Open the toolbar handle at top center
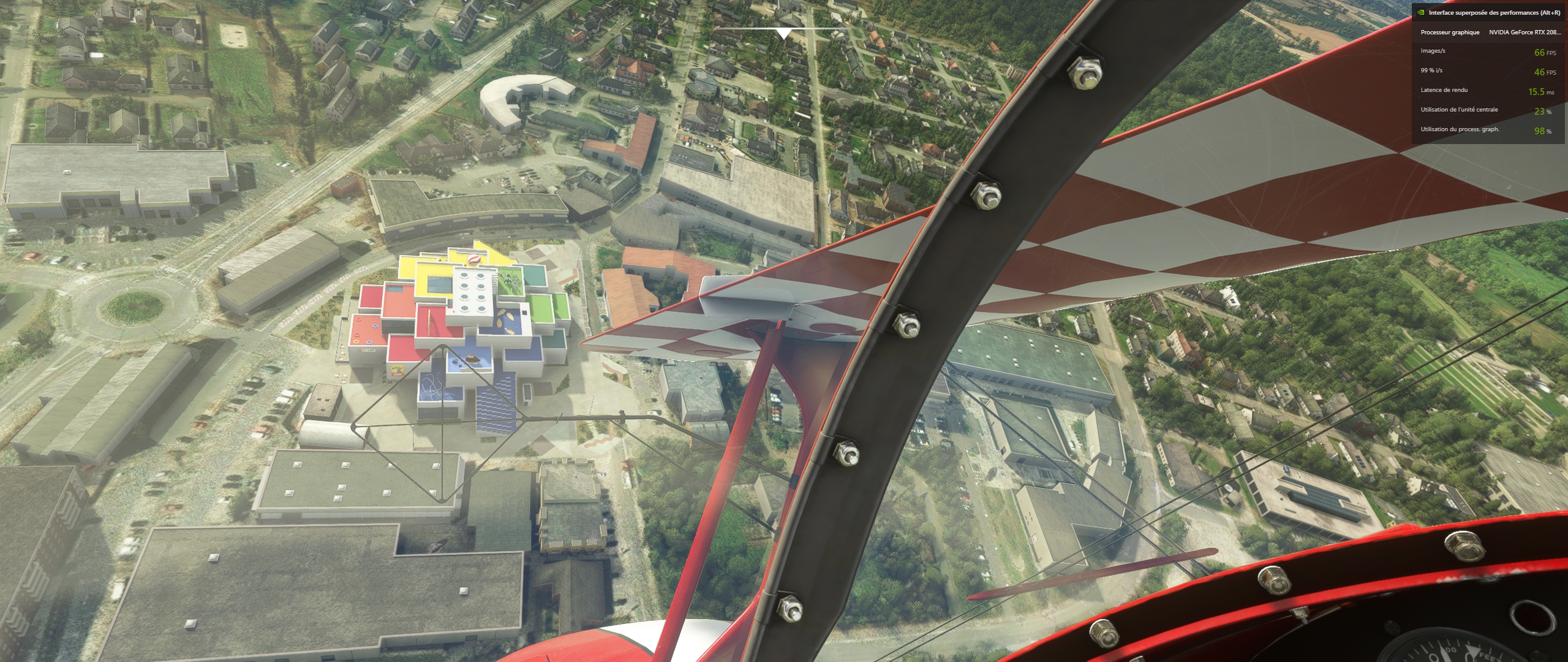 (783, 33)
